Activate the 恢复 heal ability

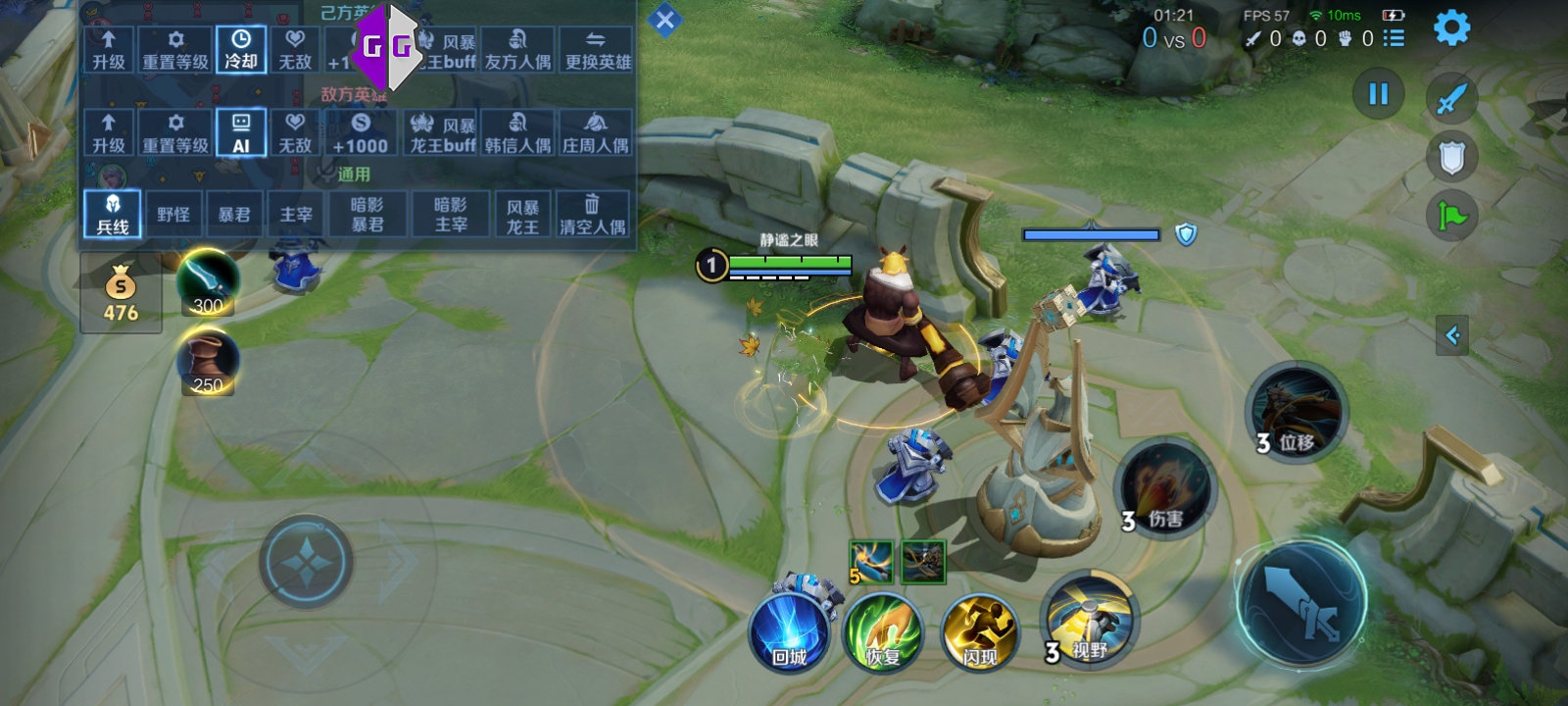click(883, 632)
